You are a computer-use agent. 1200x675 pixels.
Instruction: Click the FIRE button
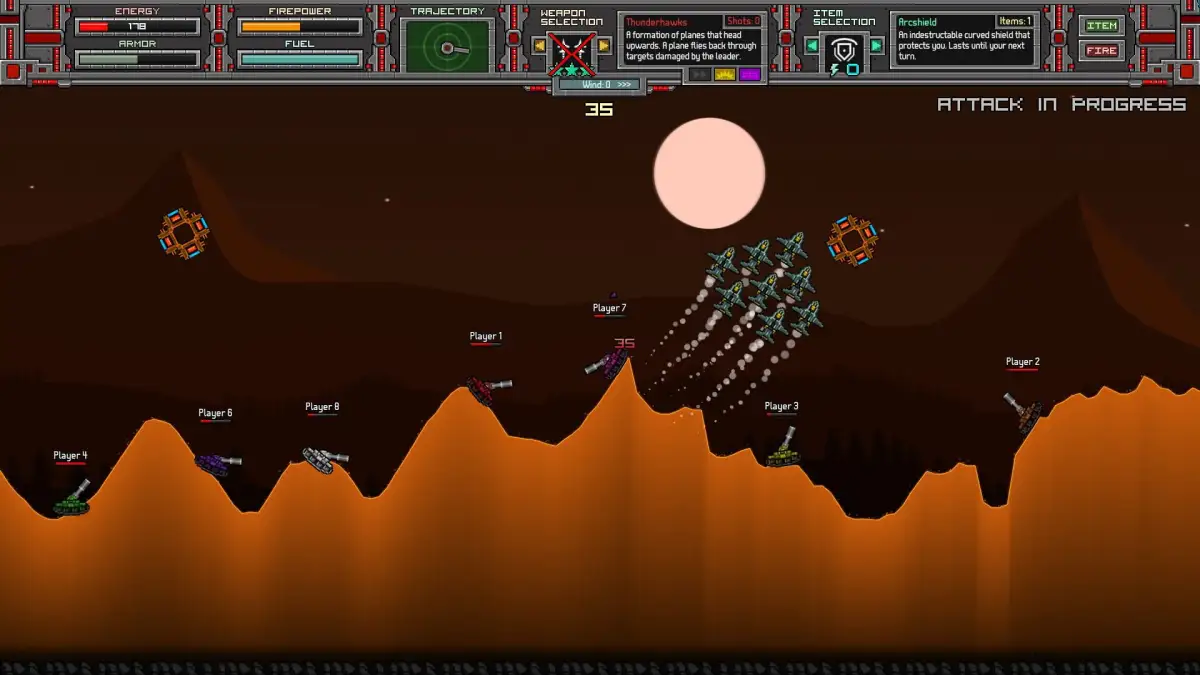(x=1101, y=51)
